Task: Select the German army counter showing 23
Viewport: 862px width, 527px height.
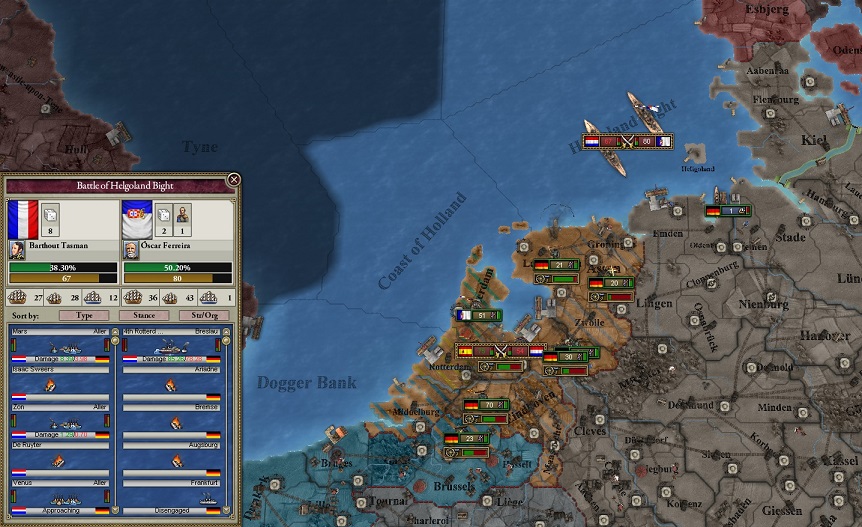Action: point(469,438)
